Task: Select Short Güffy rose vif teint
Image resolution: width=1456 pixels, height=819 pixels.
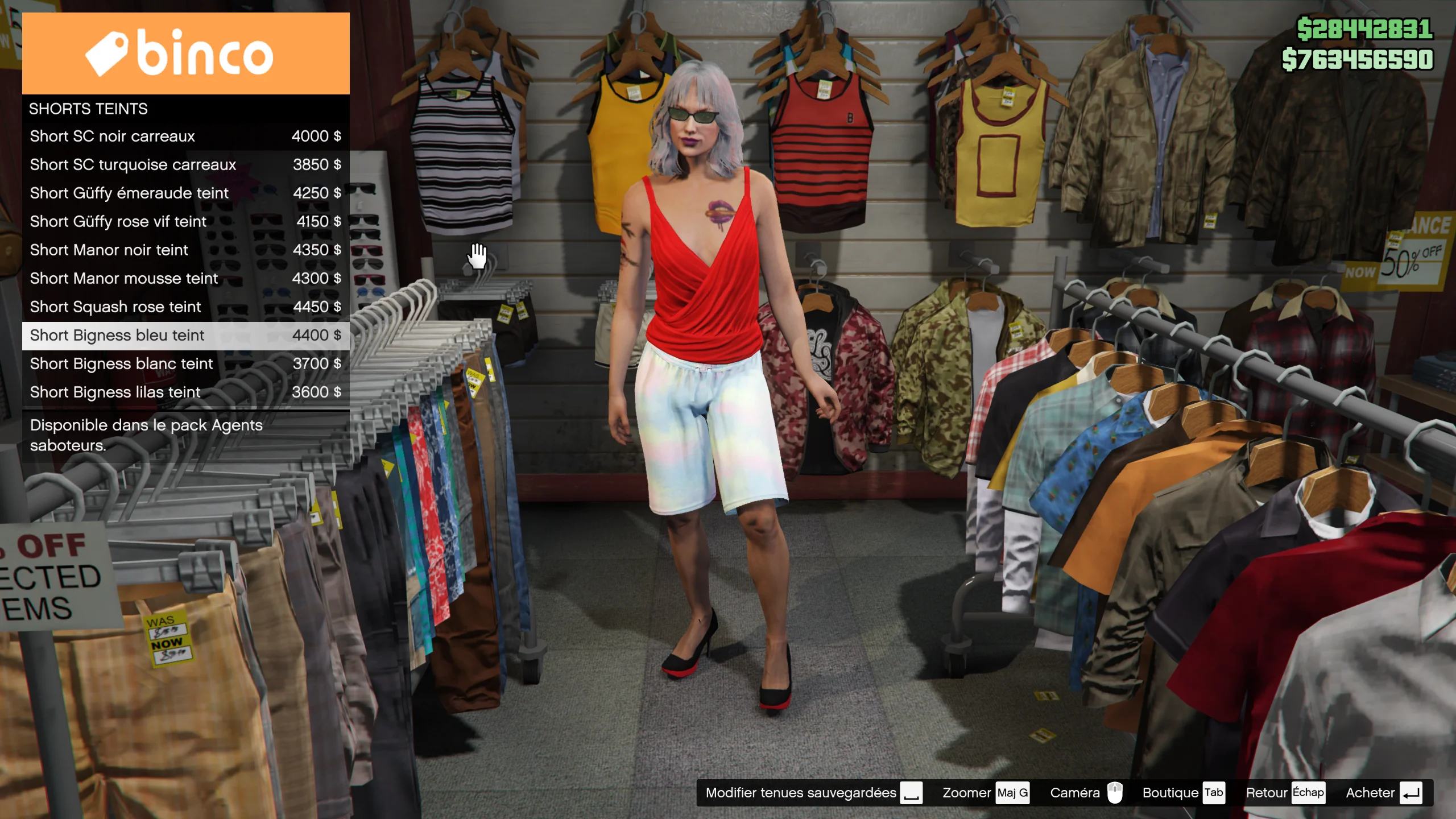Action: click(x=185, y=222)
